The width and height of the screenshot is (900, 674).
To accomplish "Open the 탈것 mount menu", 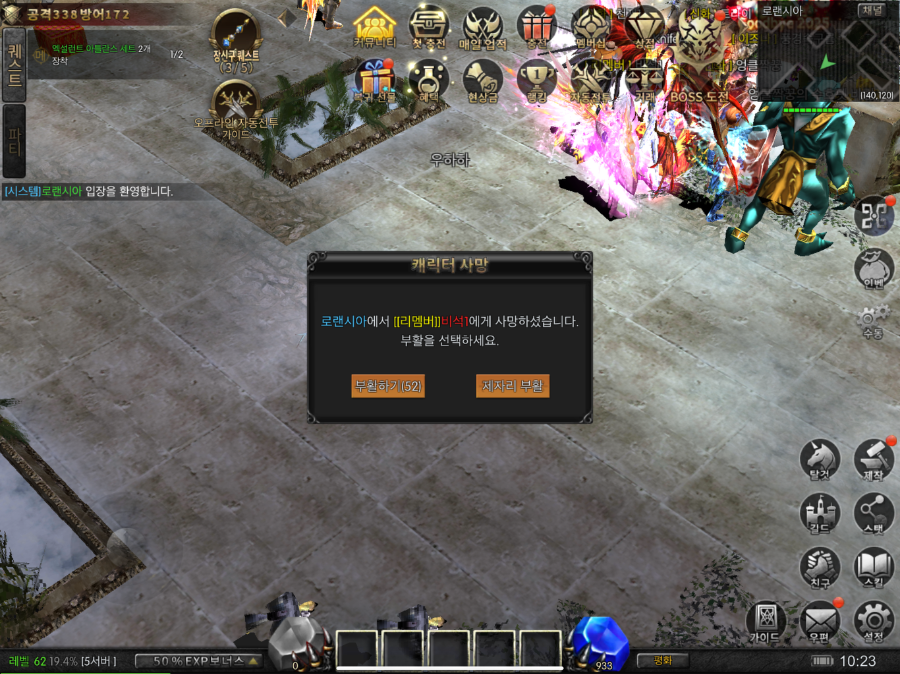I will pos(819,461).
